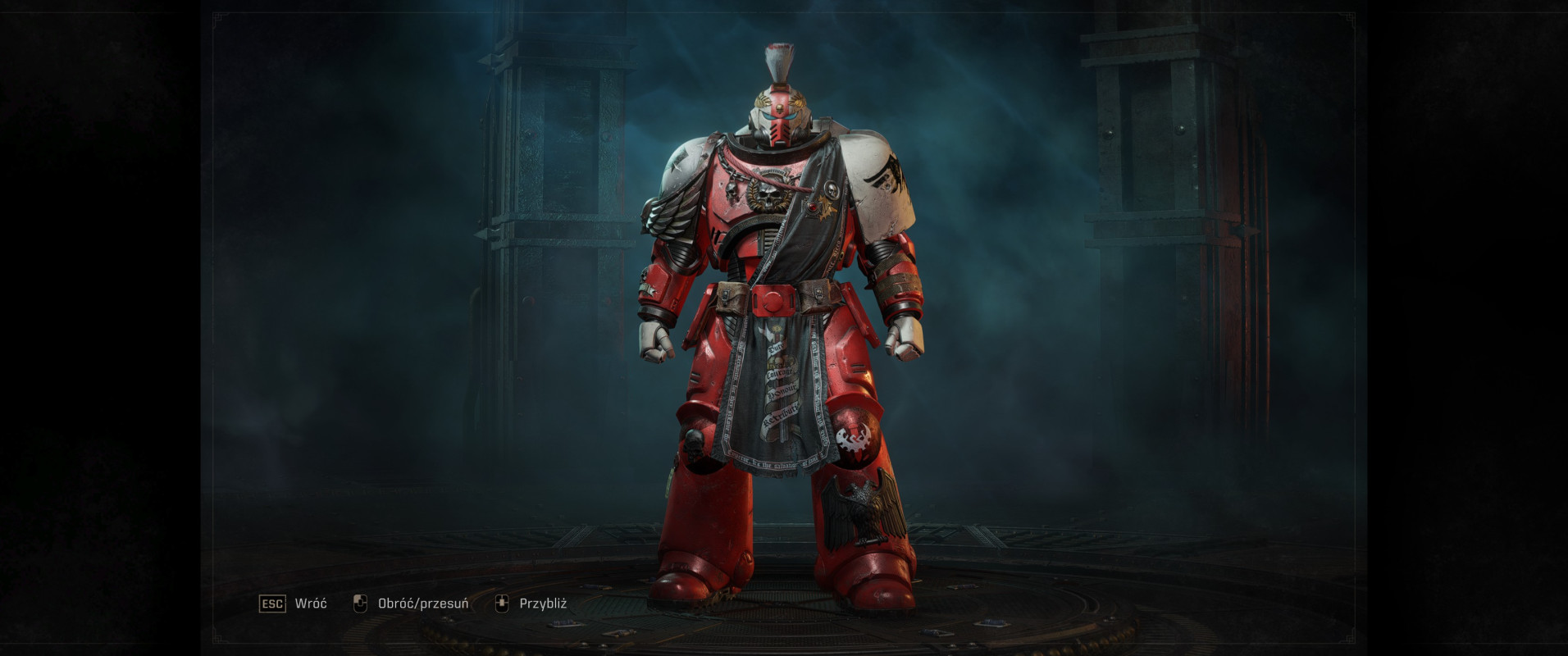This screenshot has width=1568, height=656.
Task: Click the Obróć/przesuń mouse icon
Action: coord(359,602)
